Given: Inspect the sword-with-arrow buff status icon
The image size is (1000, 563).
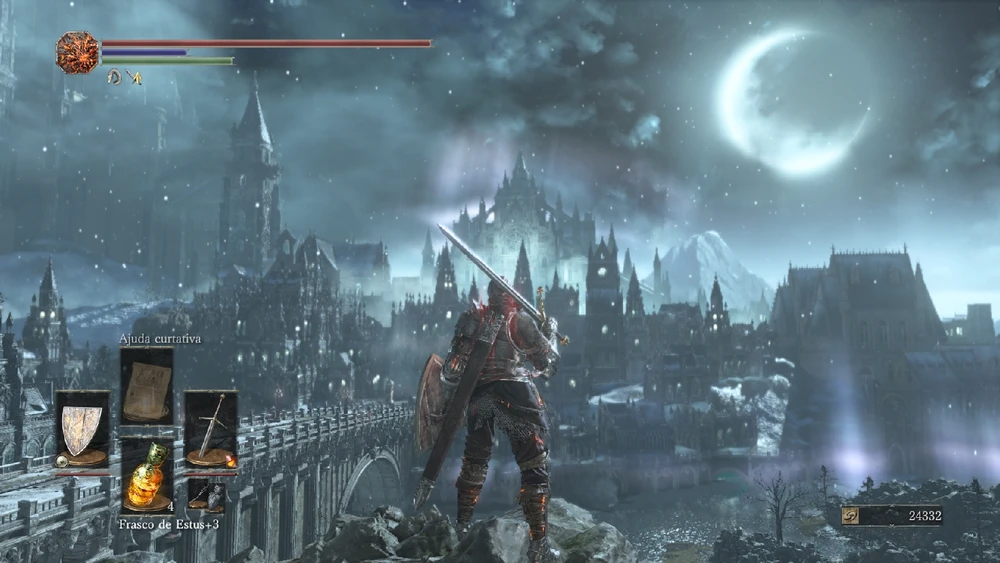Looking at the screenshot, I should coord(134,77).
